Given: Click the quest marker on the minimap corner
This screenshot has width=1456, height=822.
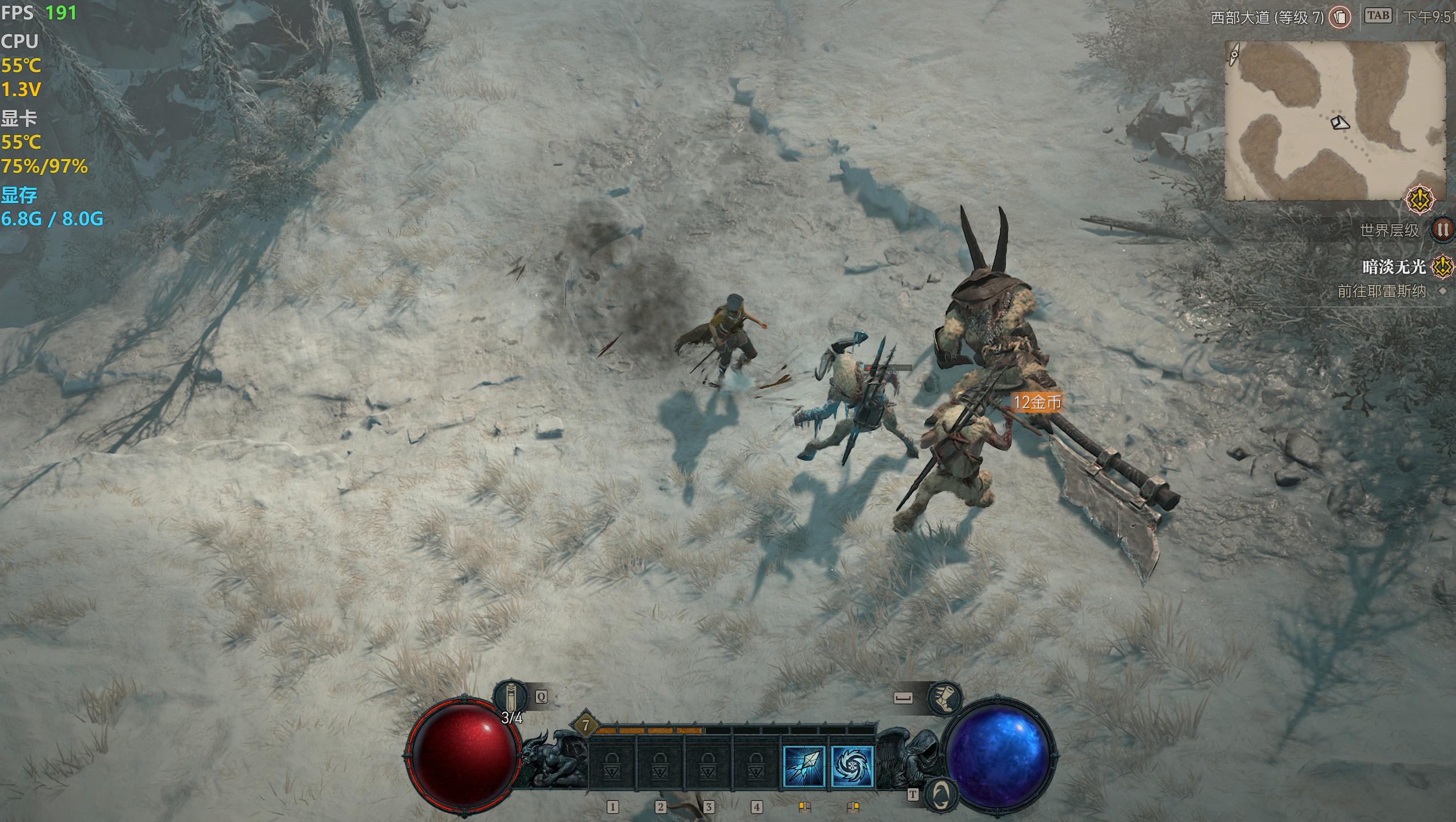Looking at the screenshot, I should click(x=1421, y=200).
